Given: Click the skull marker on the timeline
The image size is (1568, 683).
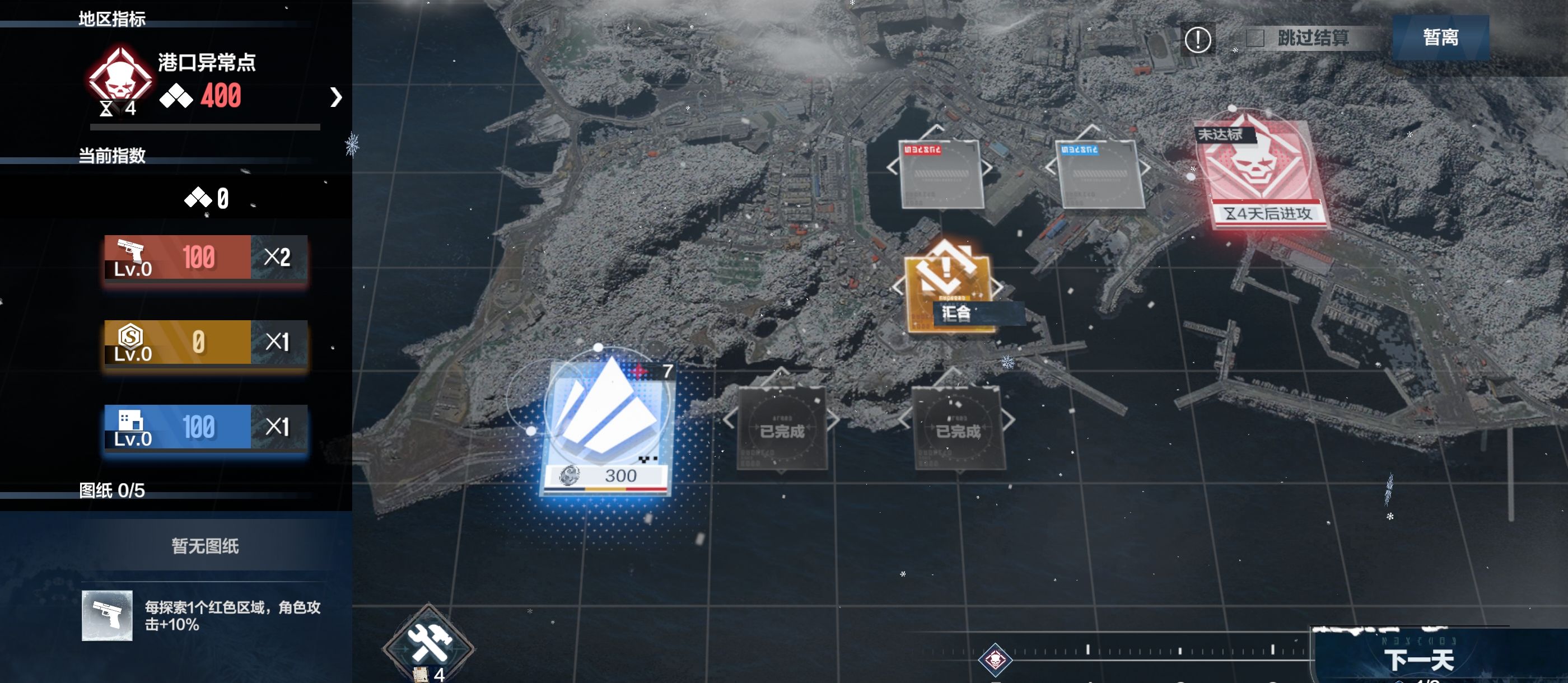Looking at the screenshot, I should click(x=995, y=659).
